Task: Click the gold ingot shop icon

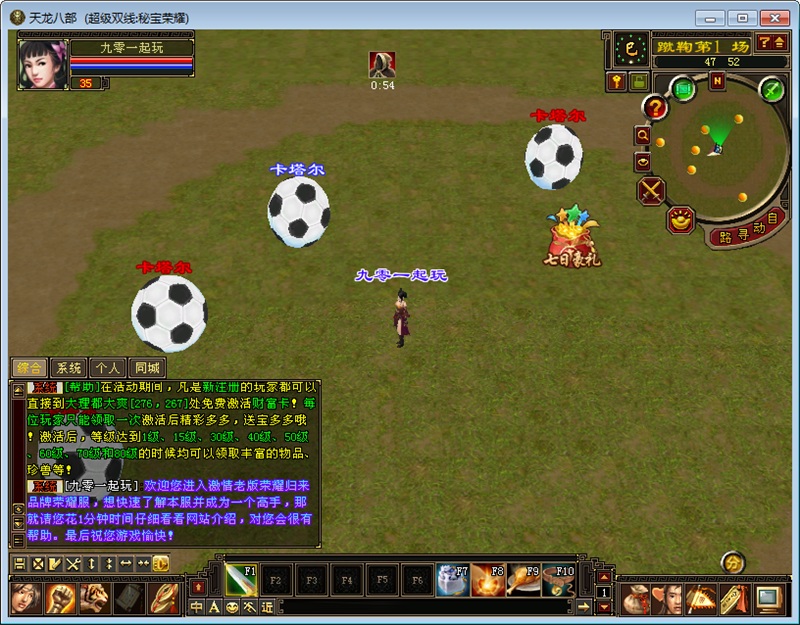Action: coord(682,219)
